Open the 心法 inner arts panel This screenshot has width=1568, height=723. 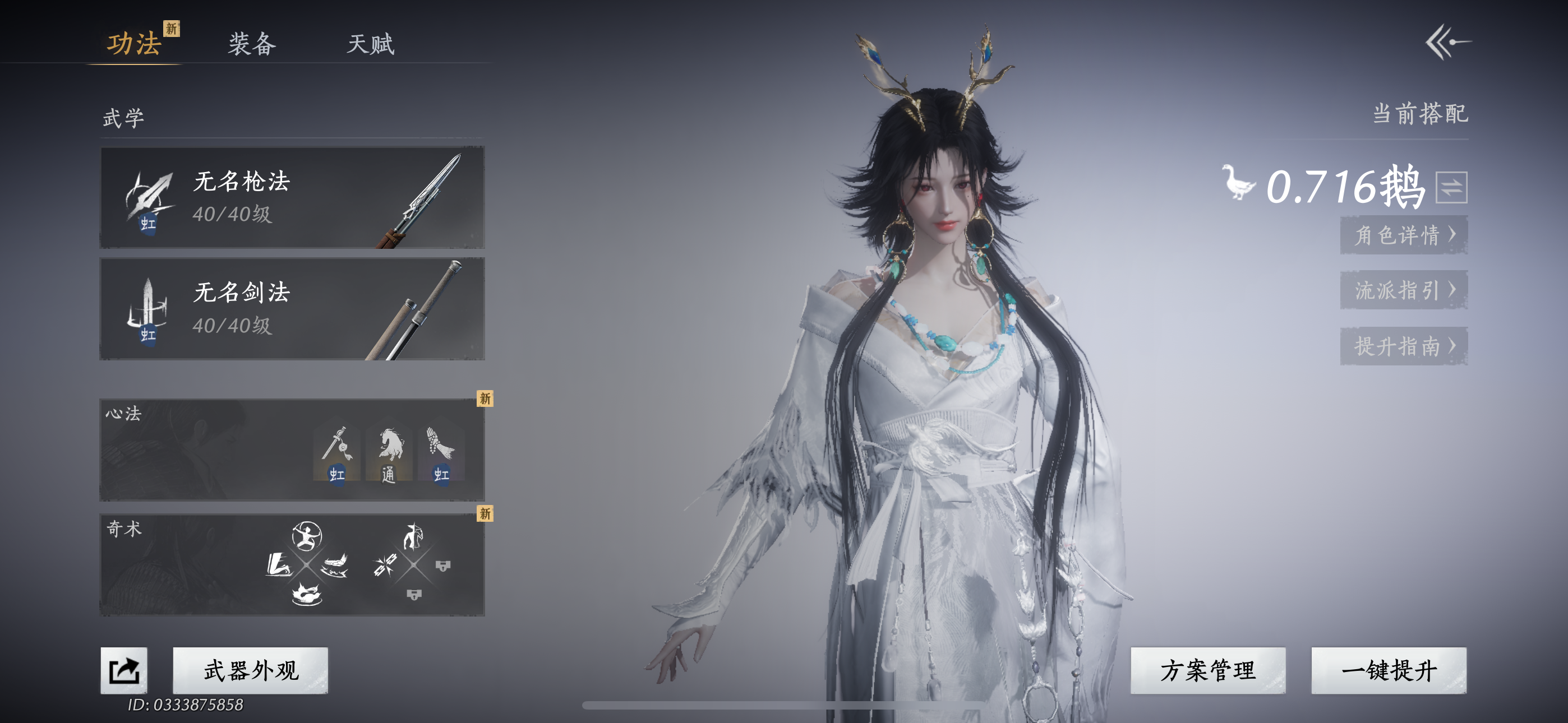point(292,449)
